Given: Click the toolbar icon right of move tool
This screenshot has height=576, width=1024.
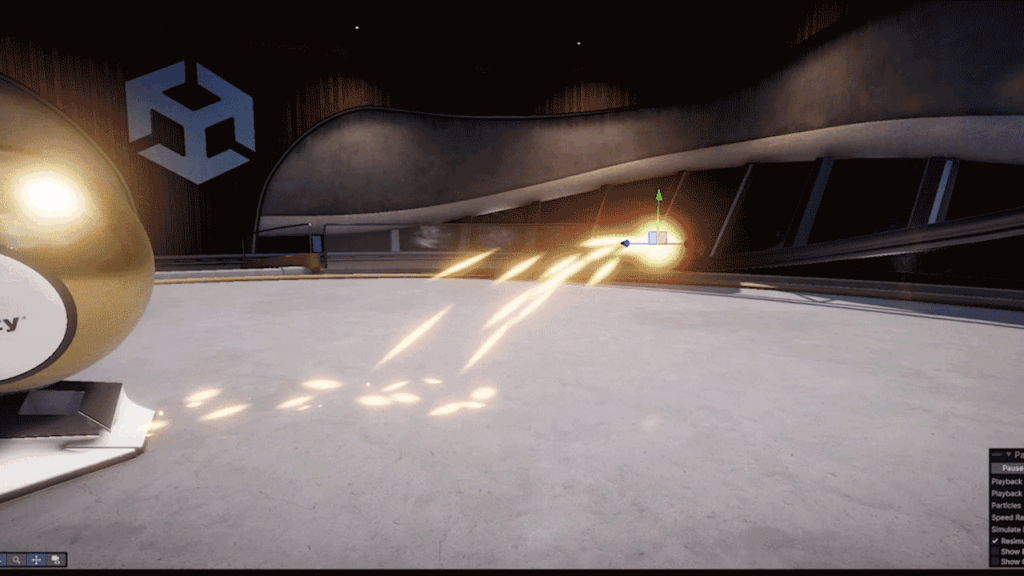Looking at the screenshot, I should pyautogui.click(x=56, y=560).
